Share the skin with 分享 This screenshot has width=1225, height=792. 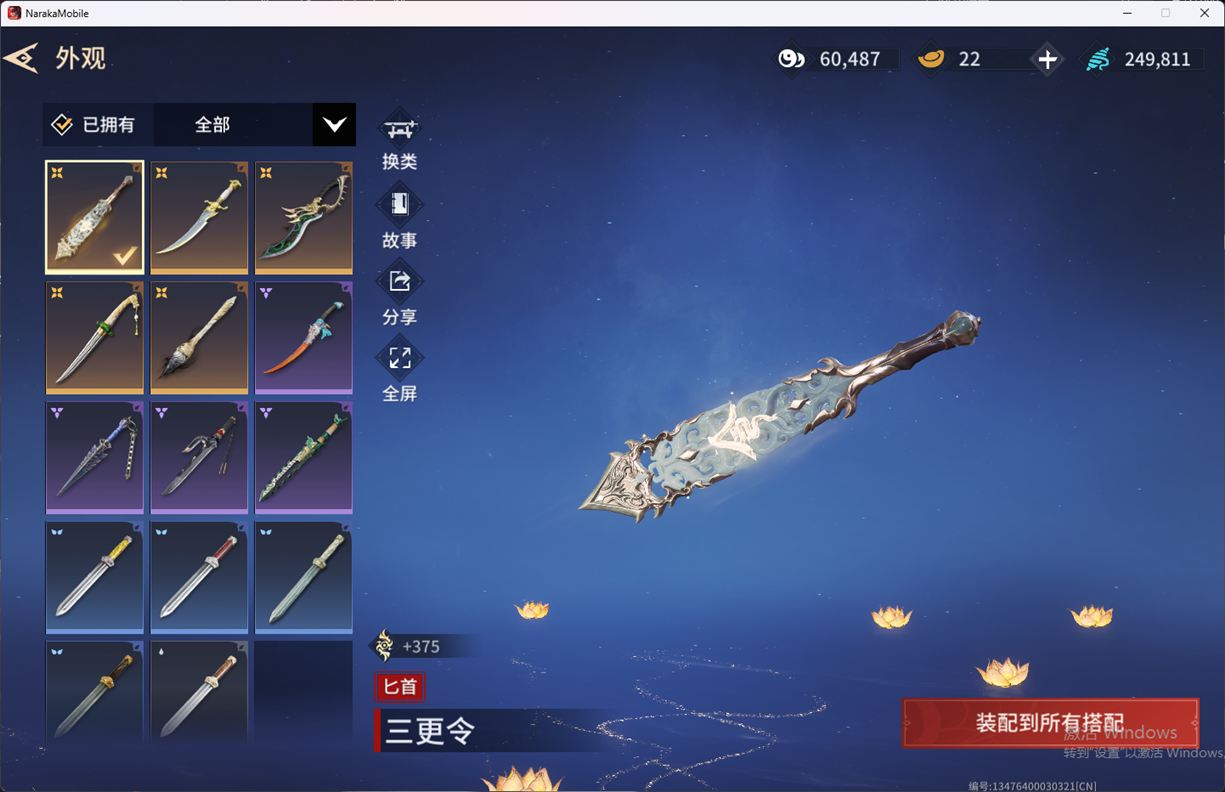(399, 294)
